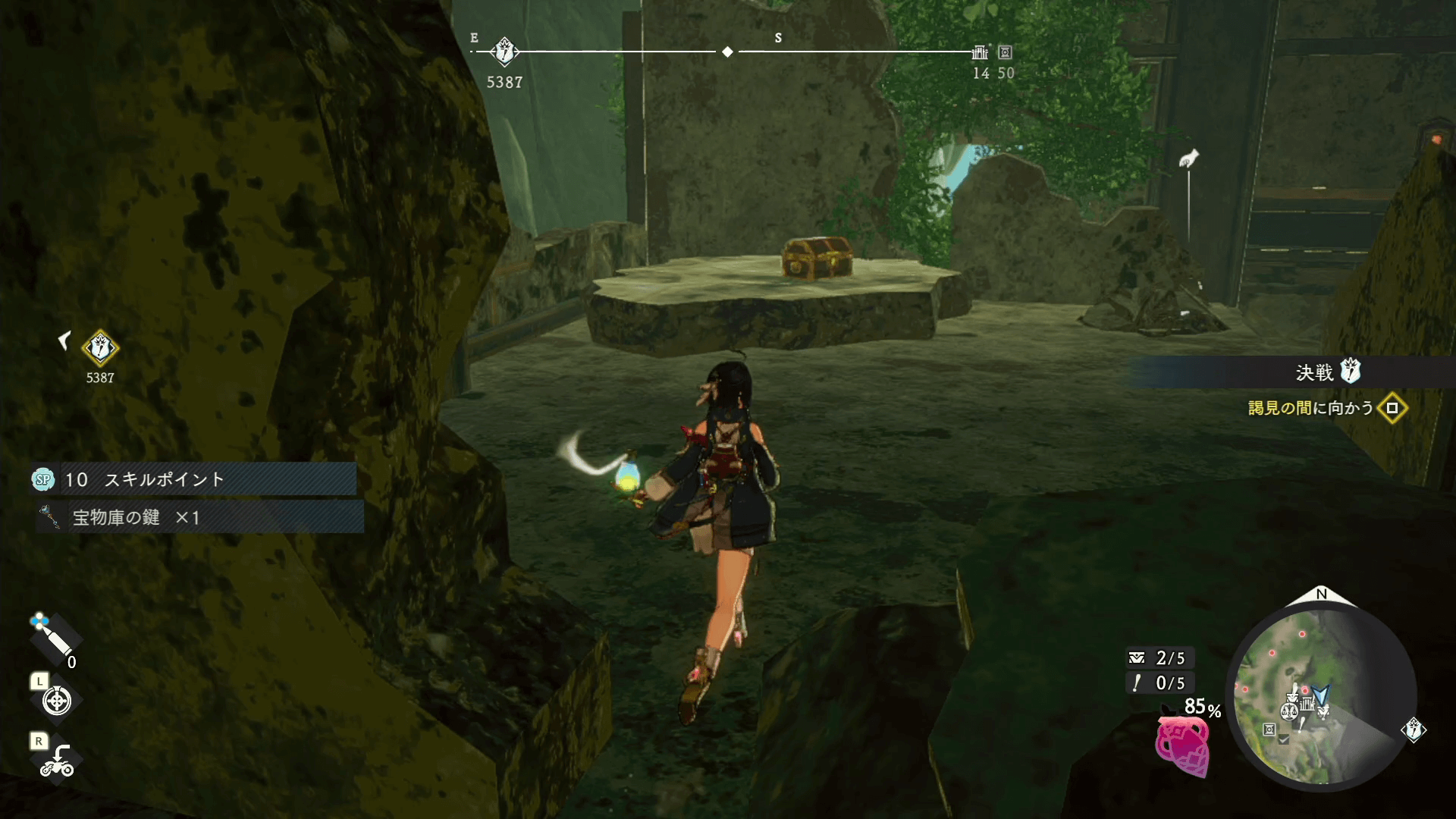Select the 10 skill point notification

[x=194, y=479]
